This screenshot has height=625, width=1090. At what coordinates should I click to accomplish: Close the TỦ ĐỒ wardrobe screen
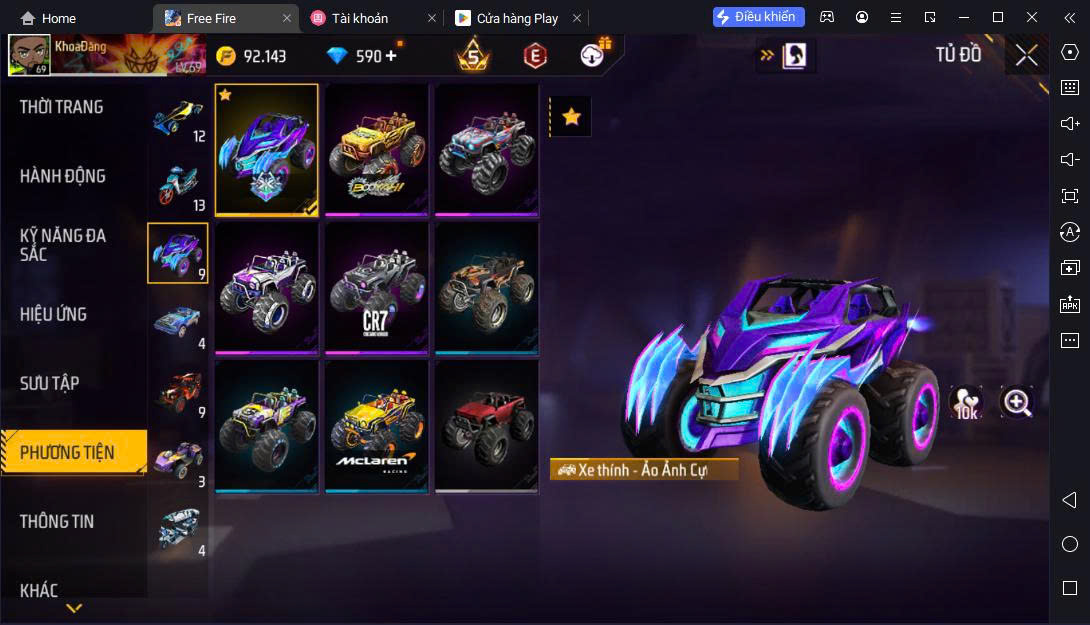pyautogui.click(x=1026, y=56)
